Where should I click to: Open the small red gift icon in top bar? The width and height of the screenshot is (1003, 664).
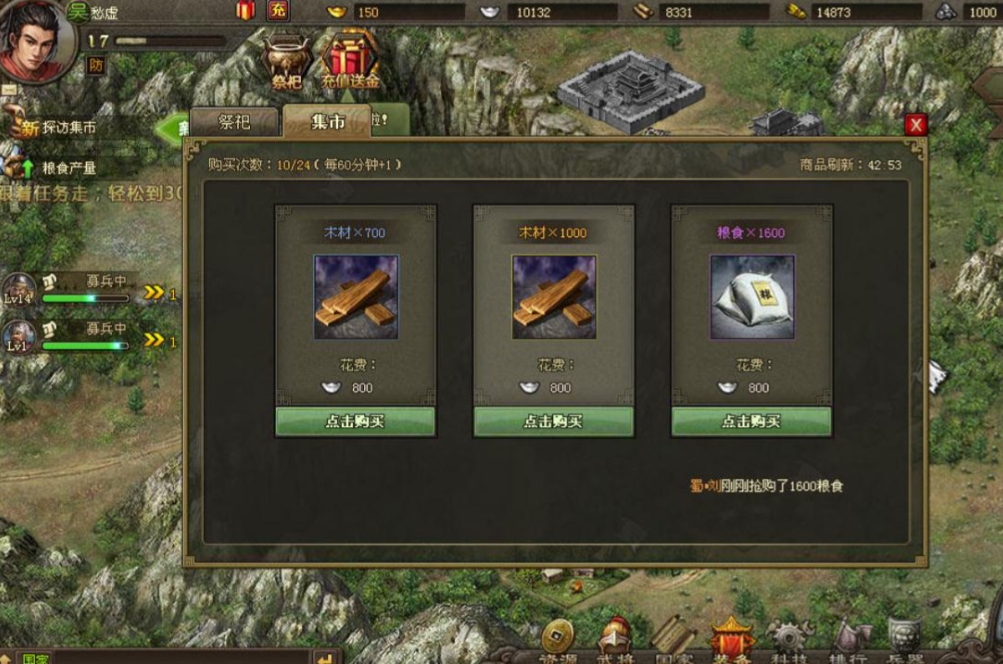245,11
